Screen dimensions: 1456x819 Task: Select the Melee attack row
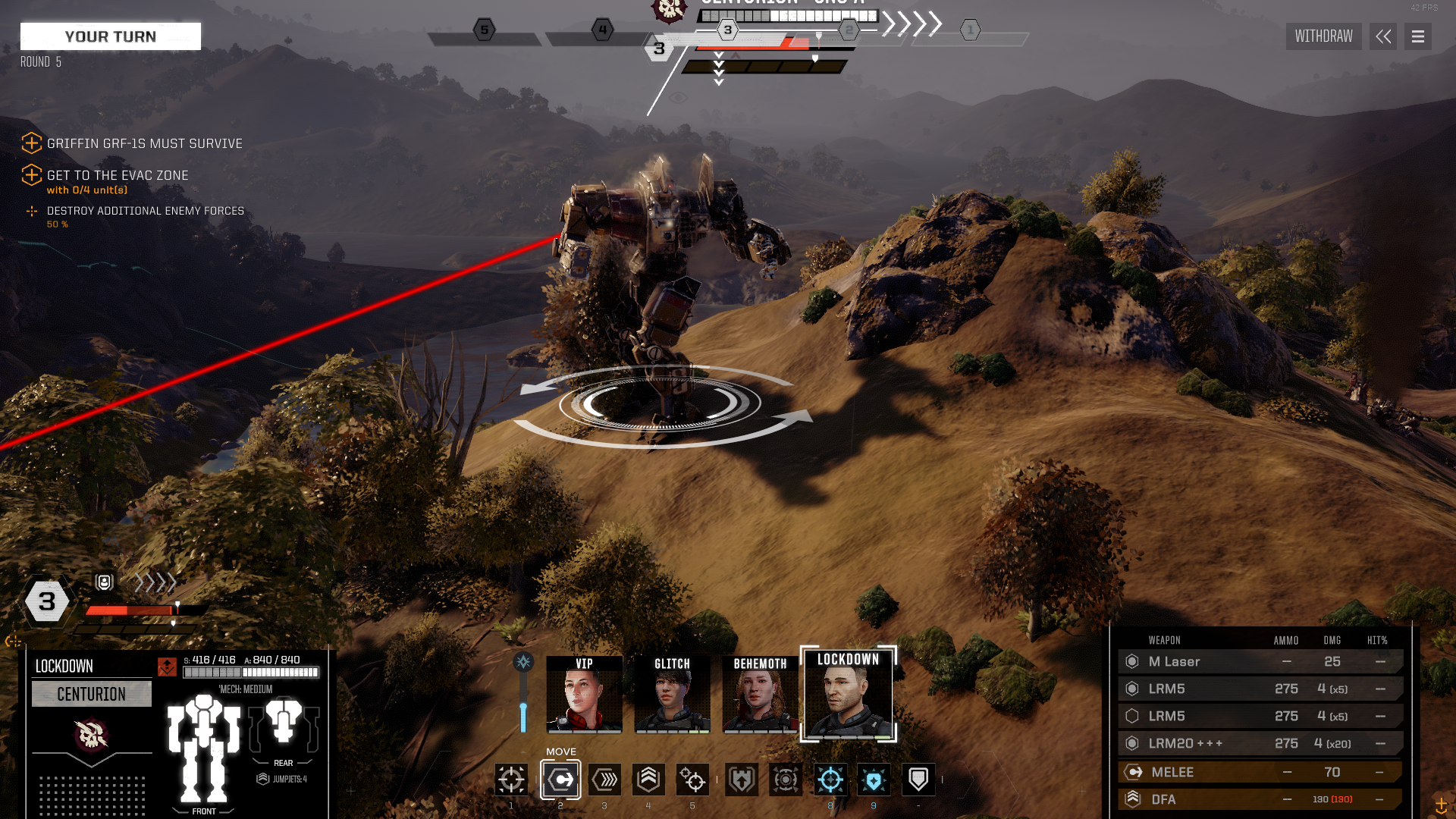(x=1259, y=772)
